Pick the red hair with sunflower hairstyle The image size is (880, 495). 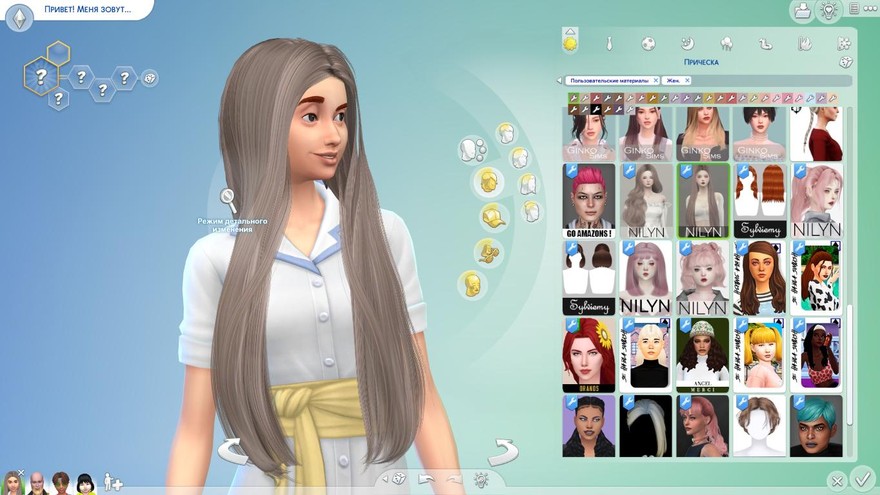coord(588,354)
